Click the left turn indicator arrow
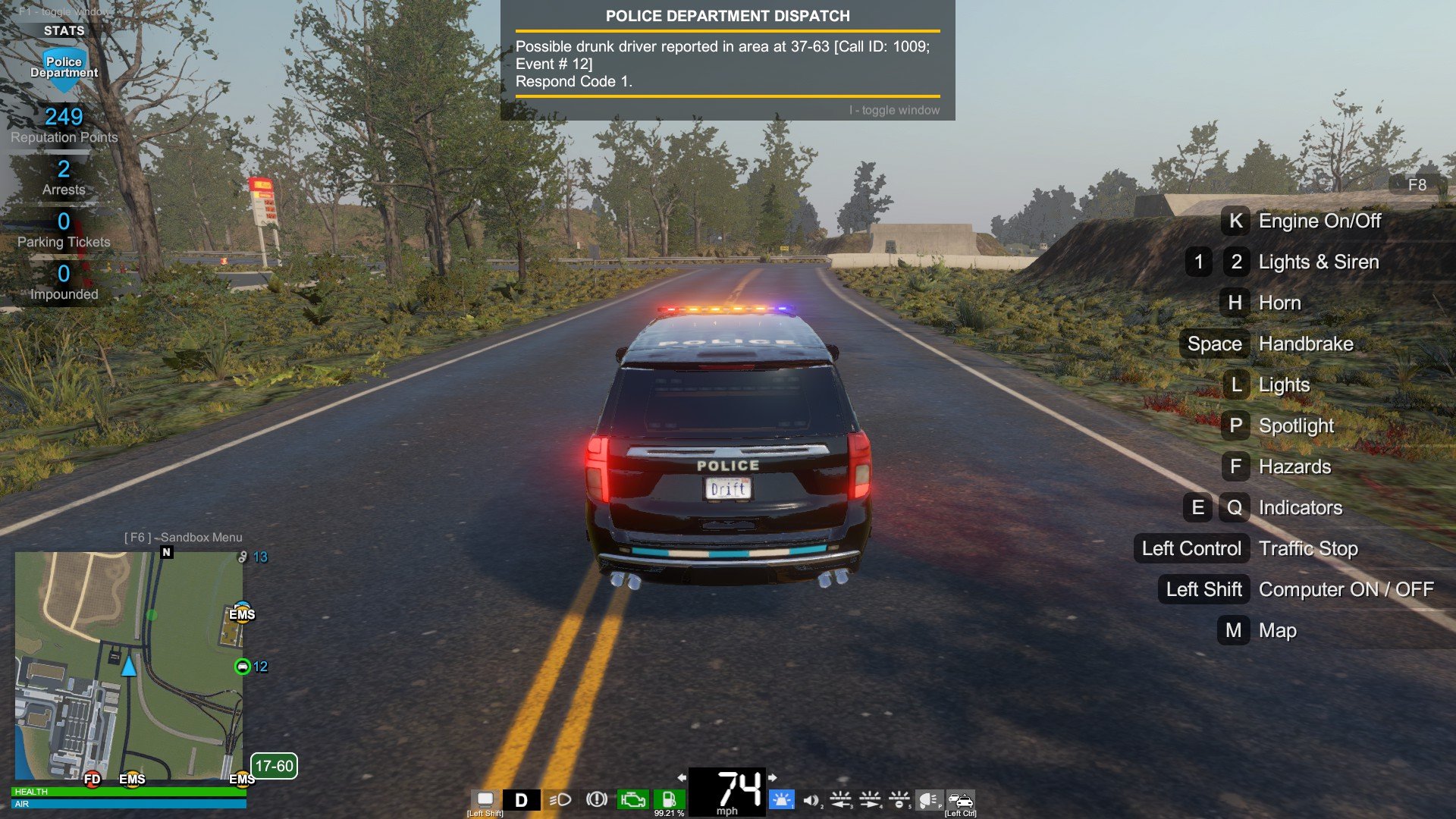The height and width of the screenshot is (819, 1456). 682,777
